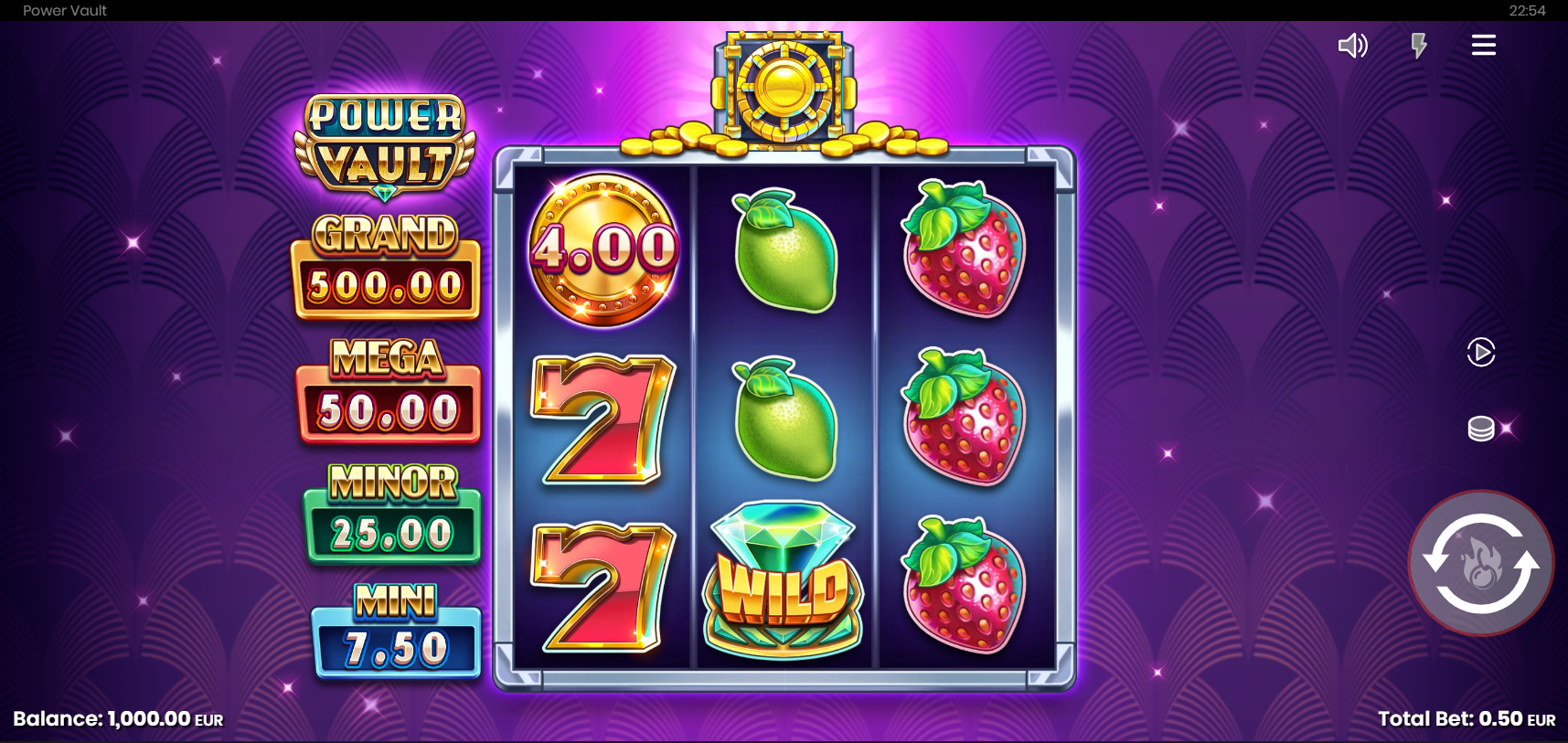Spin the reels with the round spin button
The width and height of the screenshot is (1568, 743).
(1480, 563)
